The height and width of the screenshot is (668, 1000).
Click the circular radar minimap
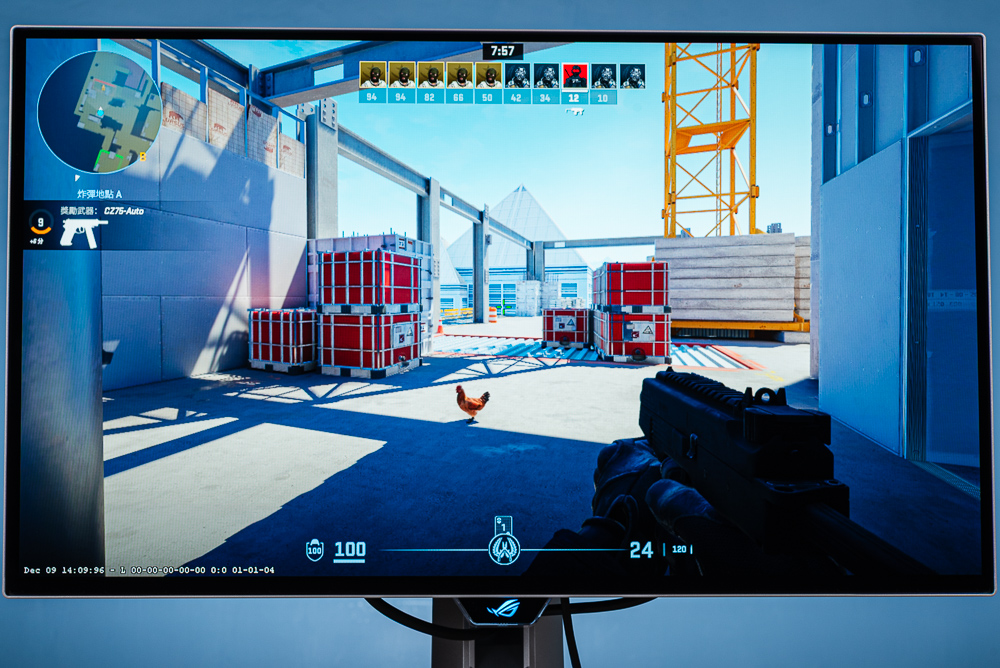tap(100, 111)
